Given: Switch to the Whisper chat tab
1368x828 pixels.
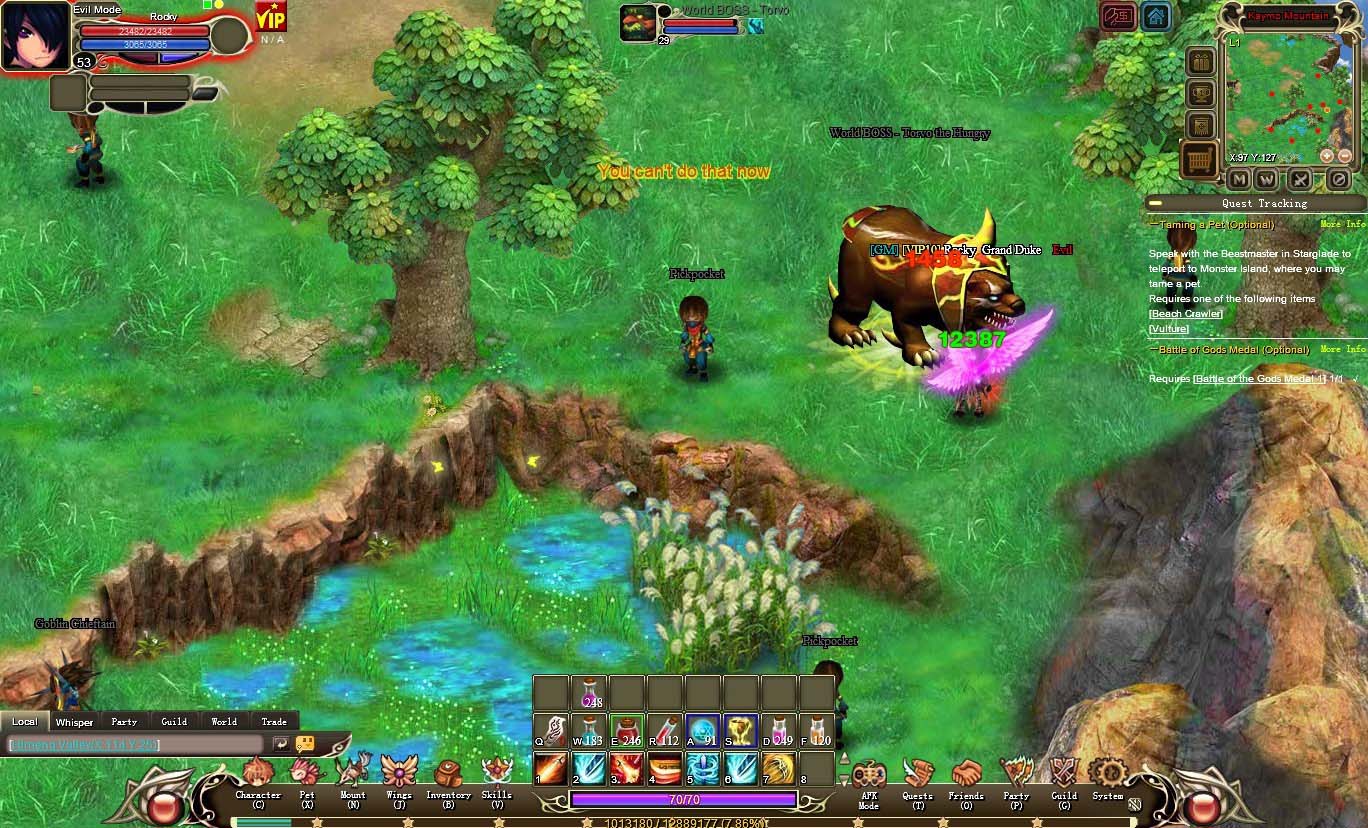Looking at the screenshot, I should click(74, 721).
